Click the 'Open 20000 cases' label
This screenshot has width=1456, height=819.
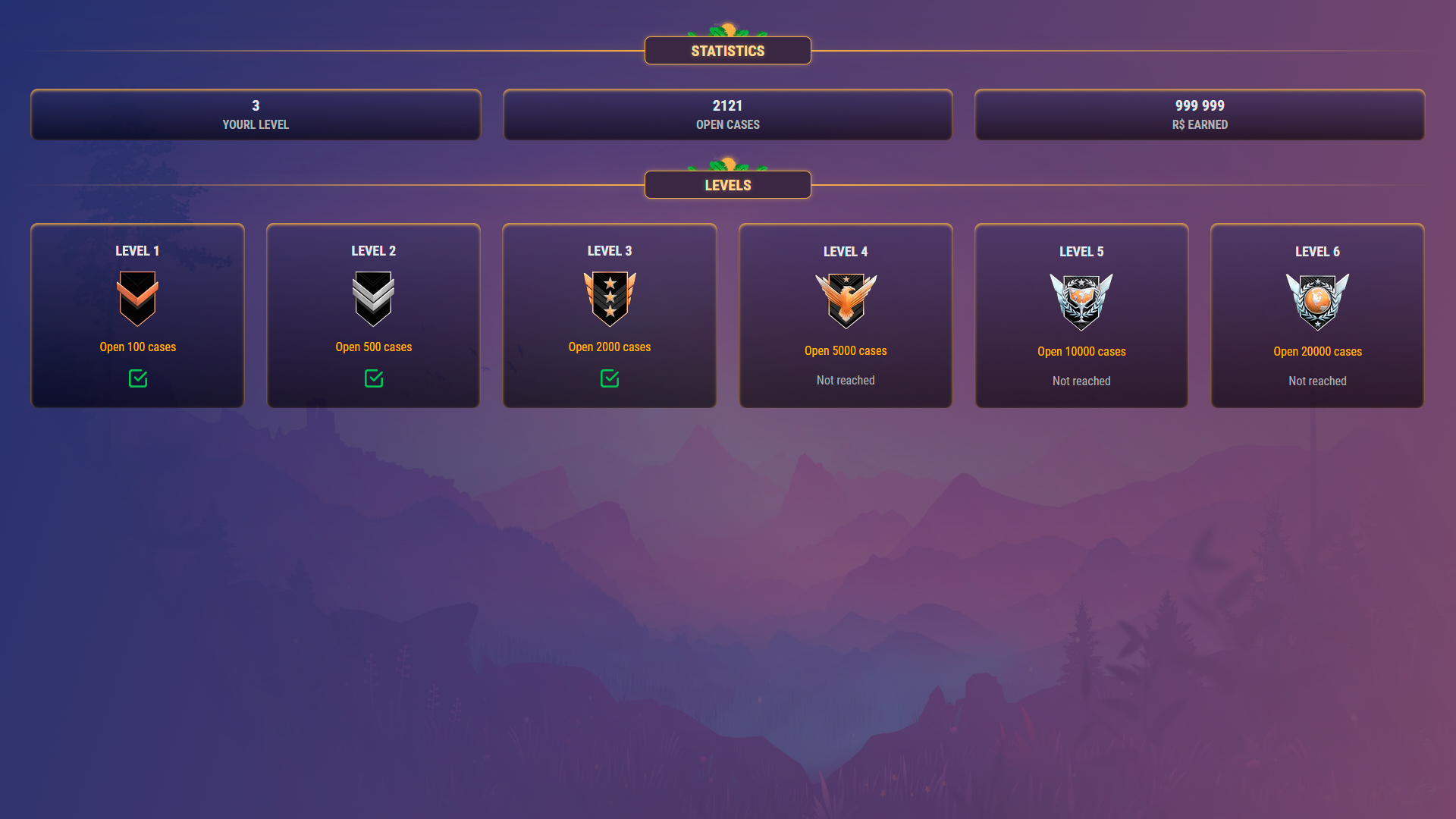point(1317,351)
